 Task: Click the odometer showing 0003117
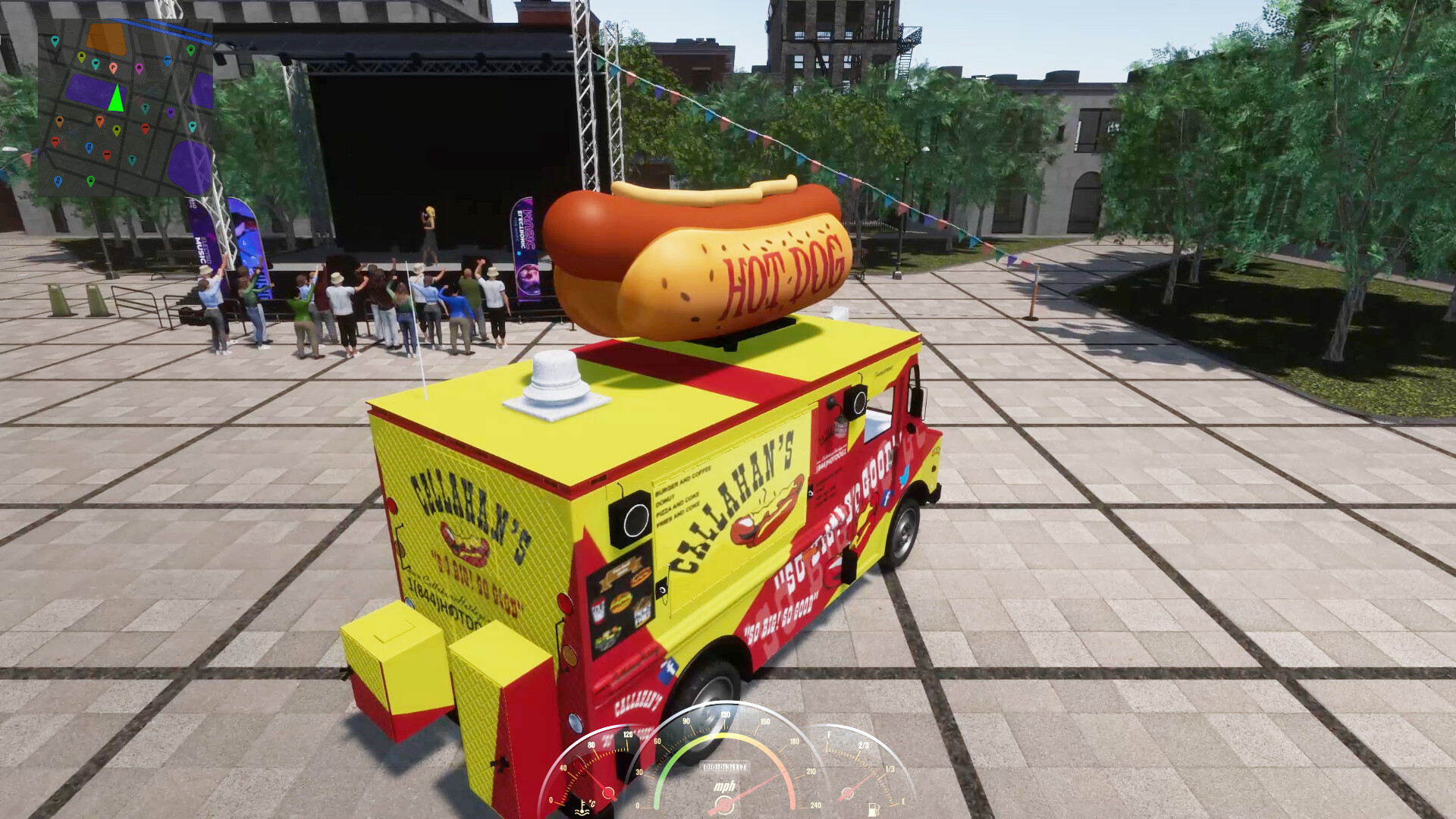[x=724, y=767]
